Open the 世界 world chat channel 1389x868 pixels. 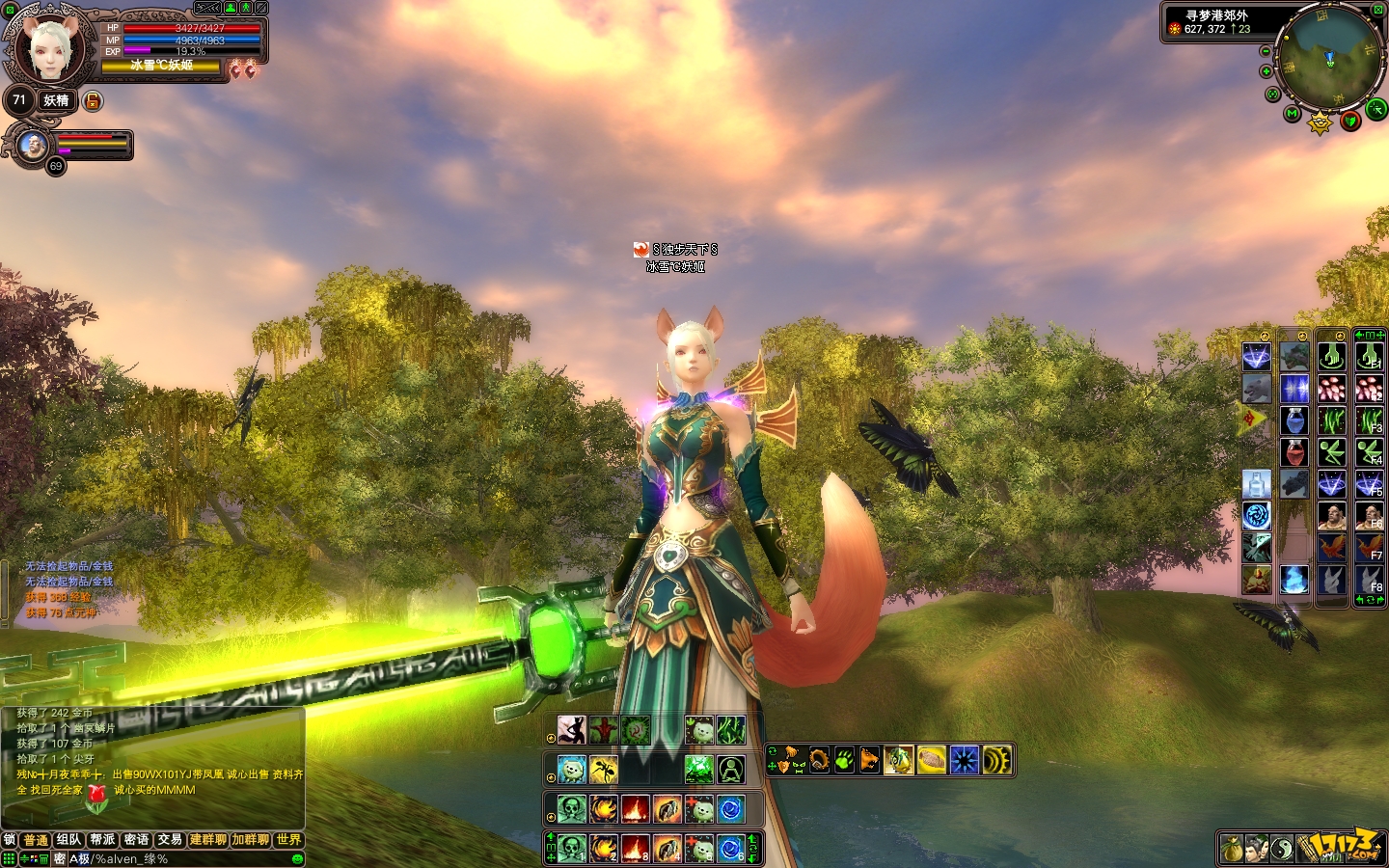tap(288, 840)
